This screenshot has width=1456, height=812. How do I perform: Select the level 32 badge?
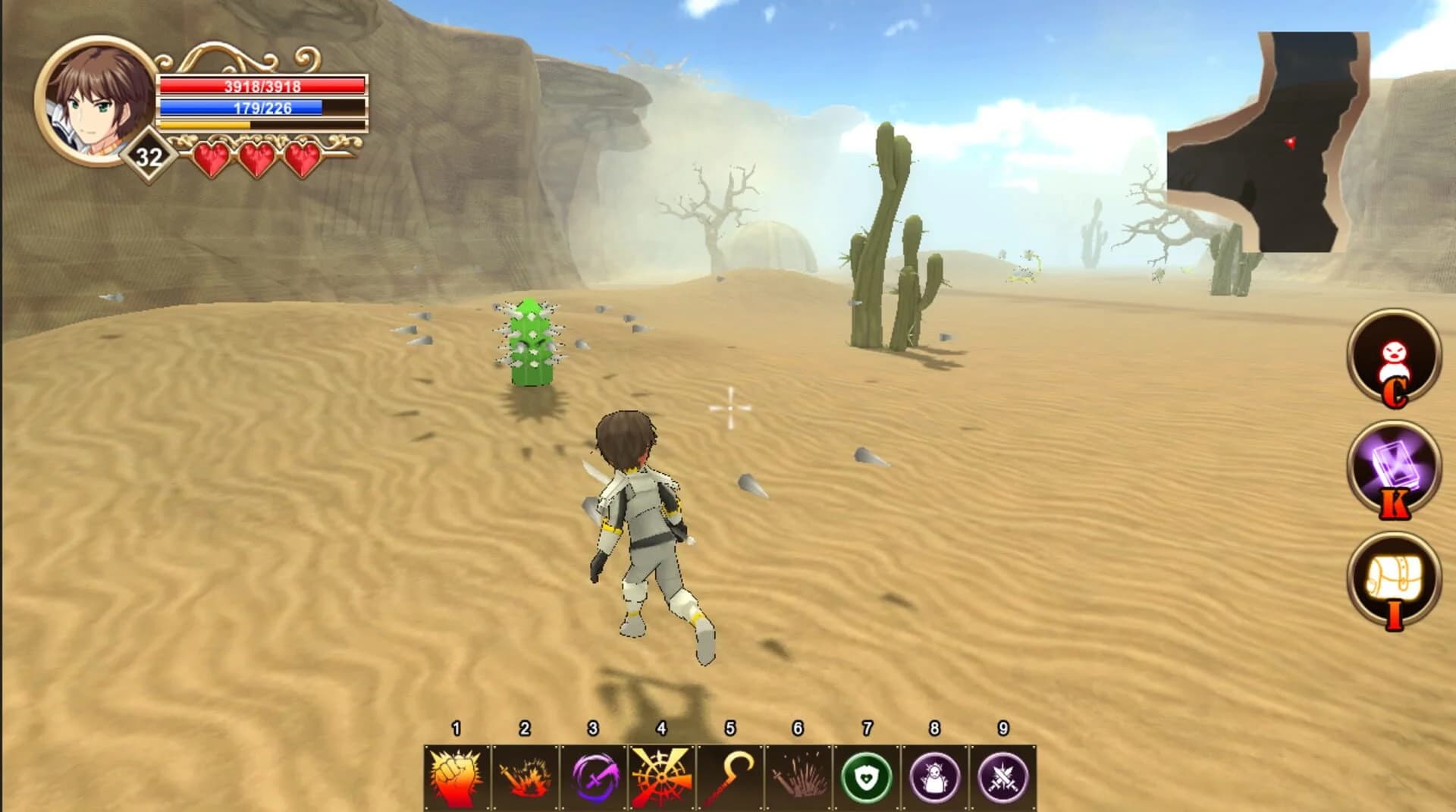(x=149, y=155)
